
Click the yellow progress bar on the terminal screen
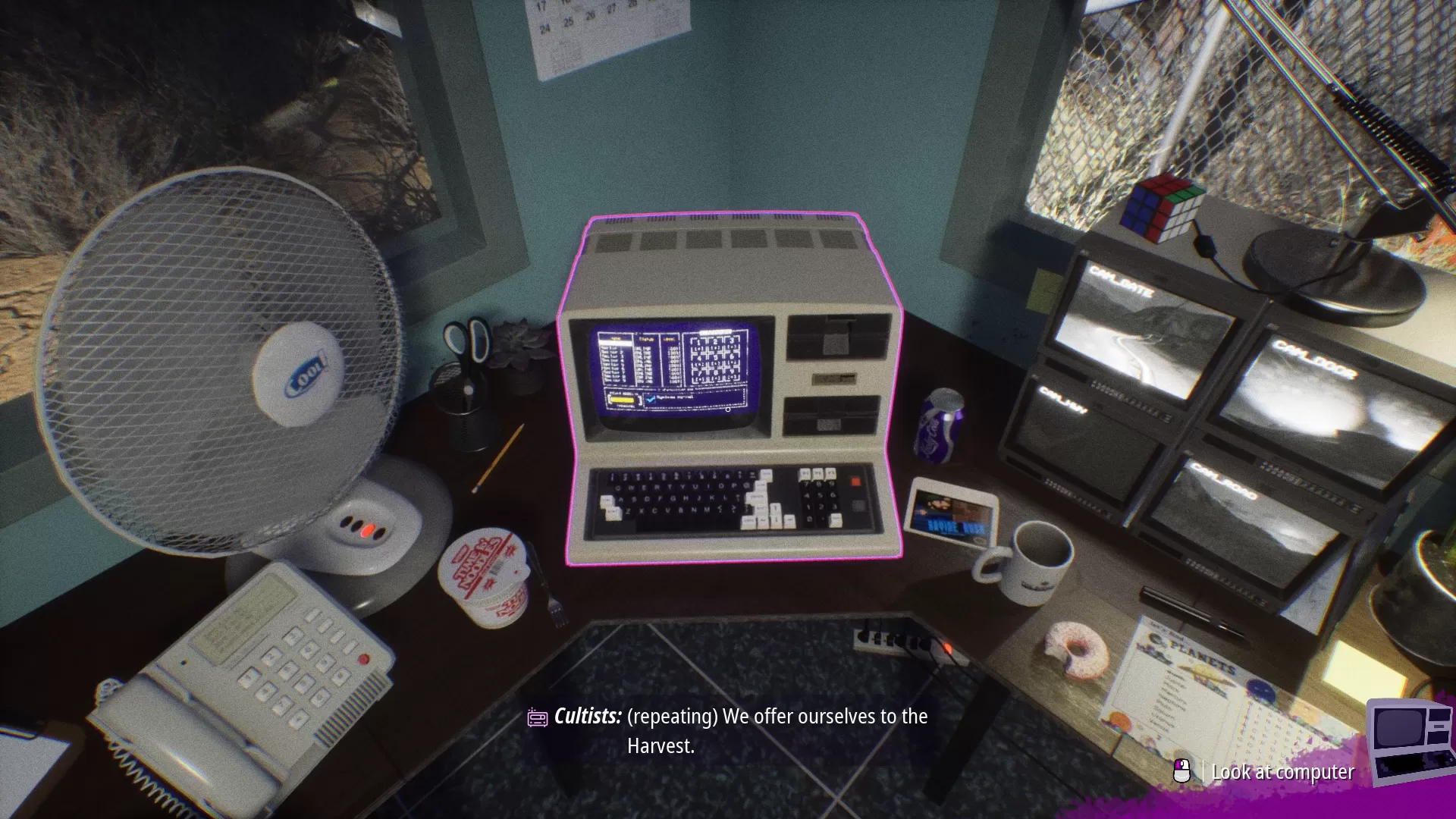622,400
